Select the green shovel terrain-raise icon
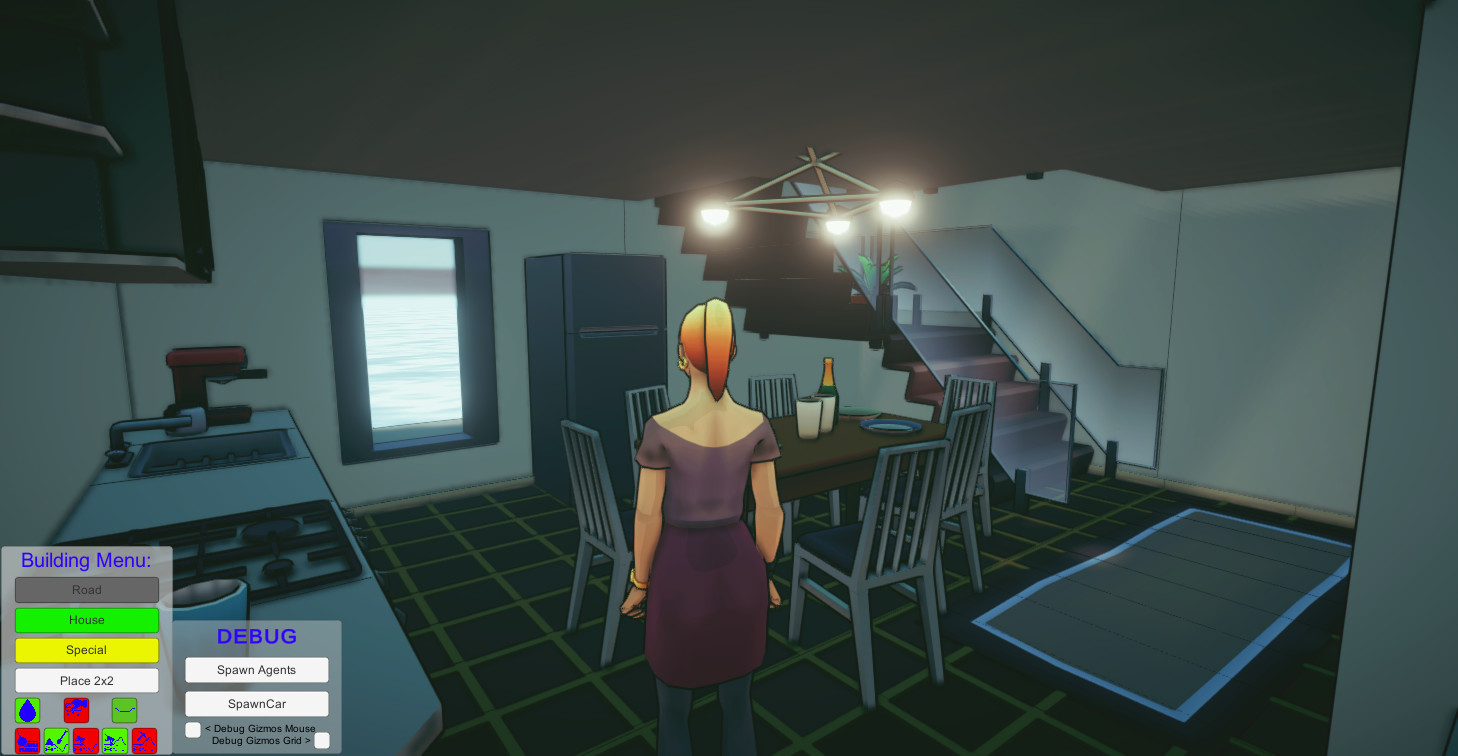The image size is (1458, 756). pyautogui.click(x=56, y=740)
